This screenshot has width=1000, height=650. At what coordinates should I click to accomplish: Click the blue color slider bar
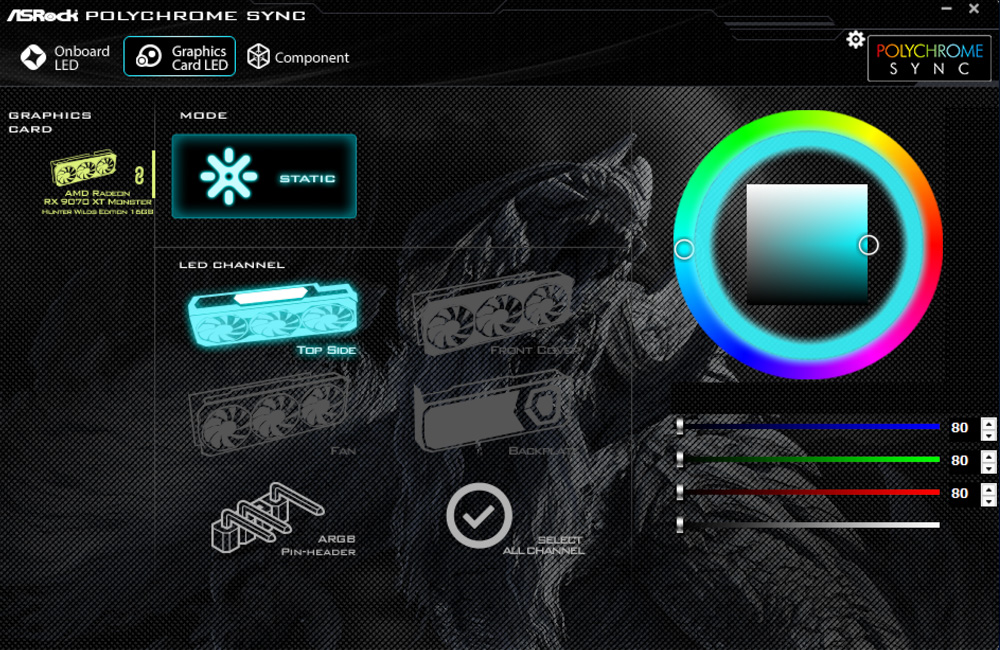(810, 427)
